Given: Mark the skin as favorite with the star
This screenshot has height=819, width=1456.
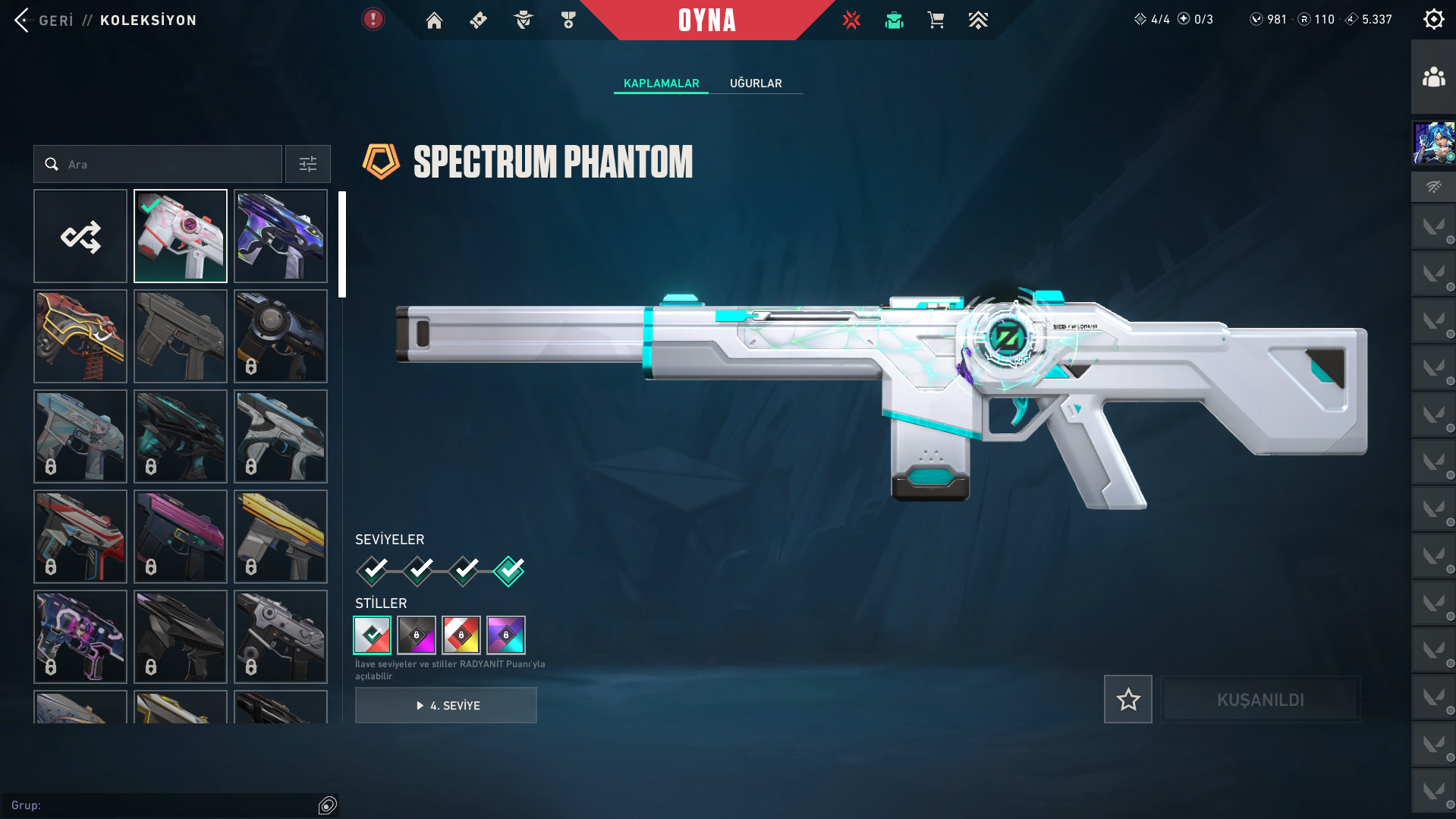Looking at the screenshot, I should pos(1127,699).
